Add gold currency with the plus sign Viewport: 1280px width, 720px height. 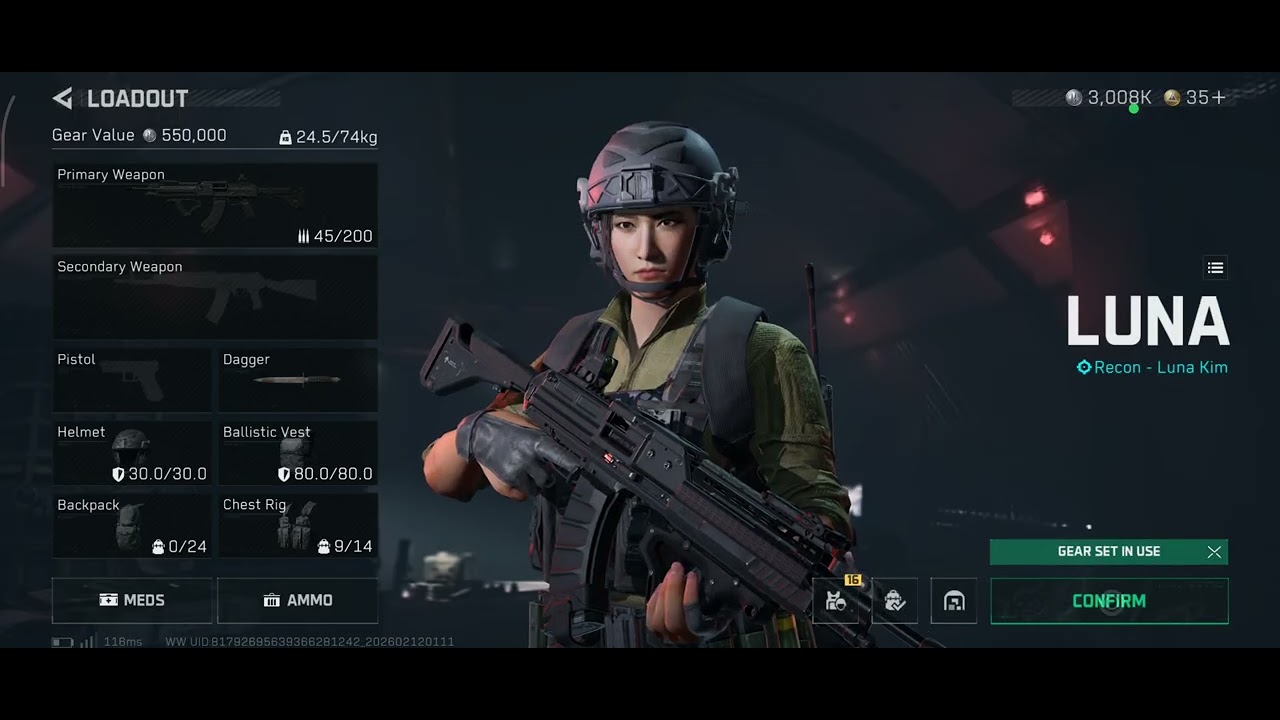(1219, 97)
